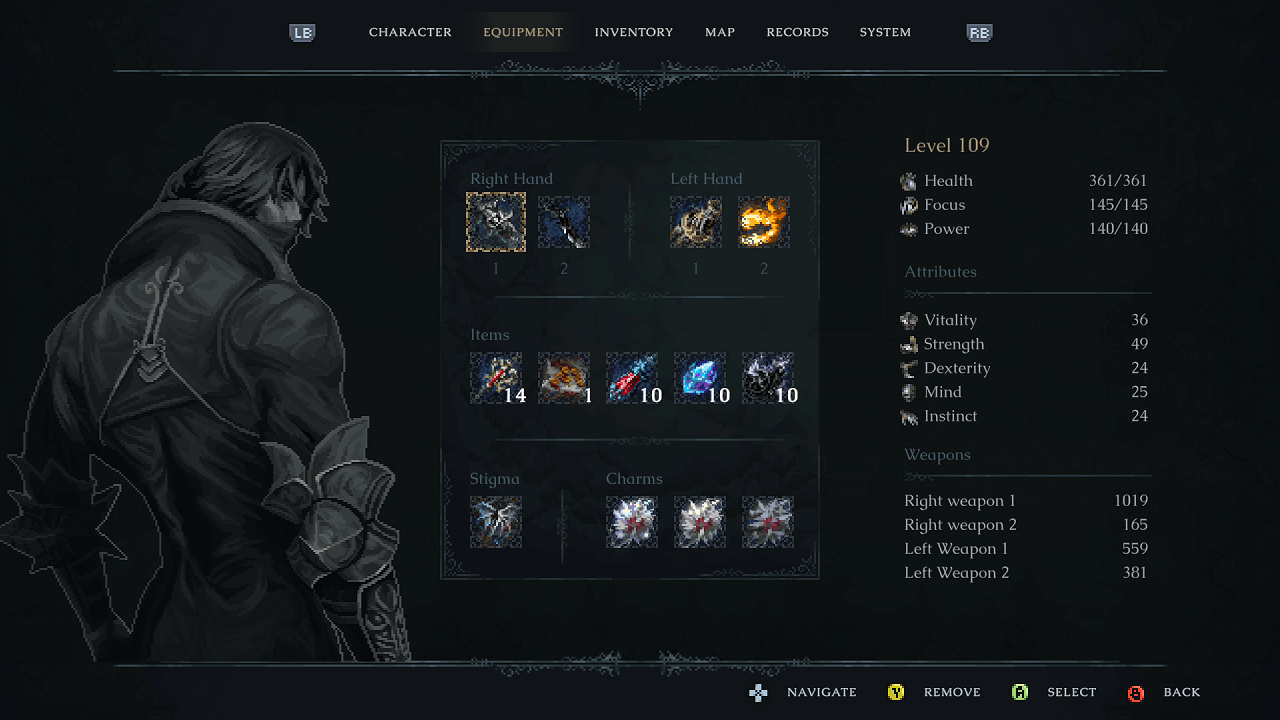Open the System tab
This screenshot has height=720, width=1280.
(x=885, y=32)
